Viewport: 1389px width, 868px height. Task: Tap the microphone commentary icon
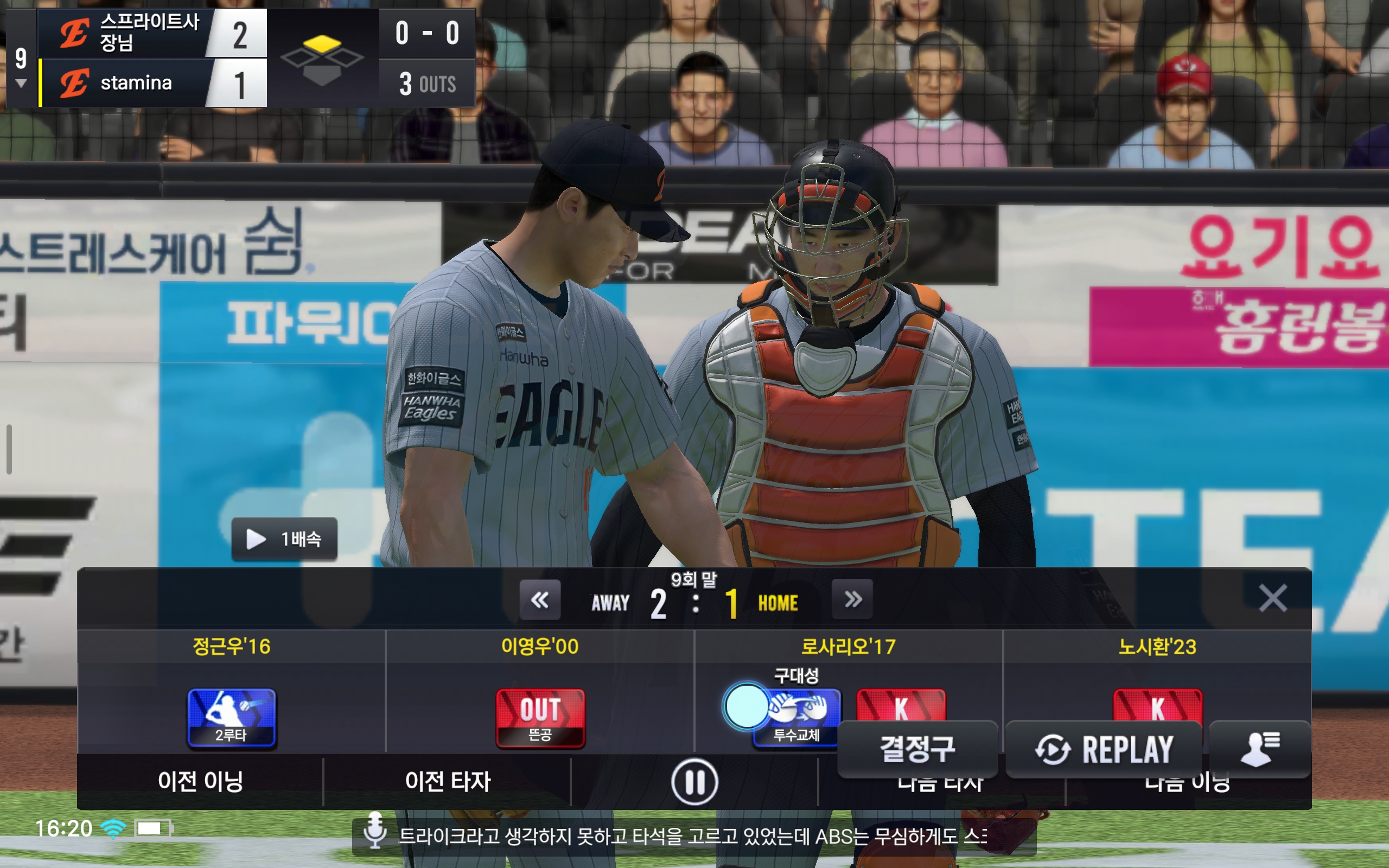pyautogui.click(x=375, y=830)
